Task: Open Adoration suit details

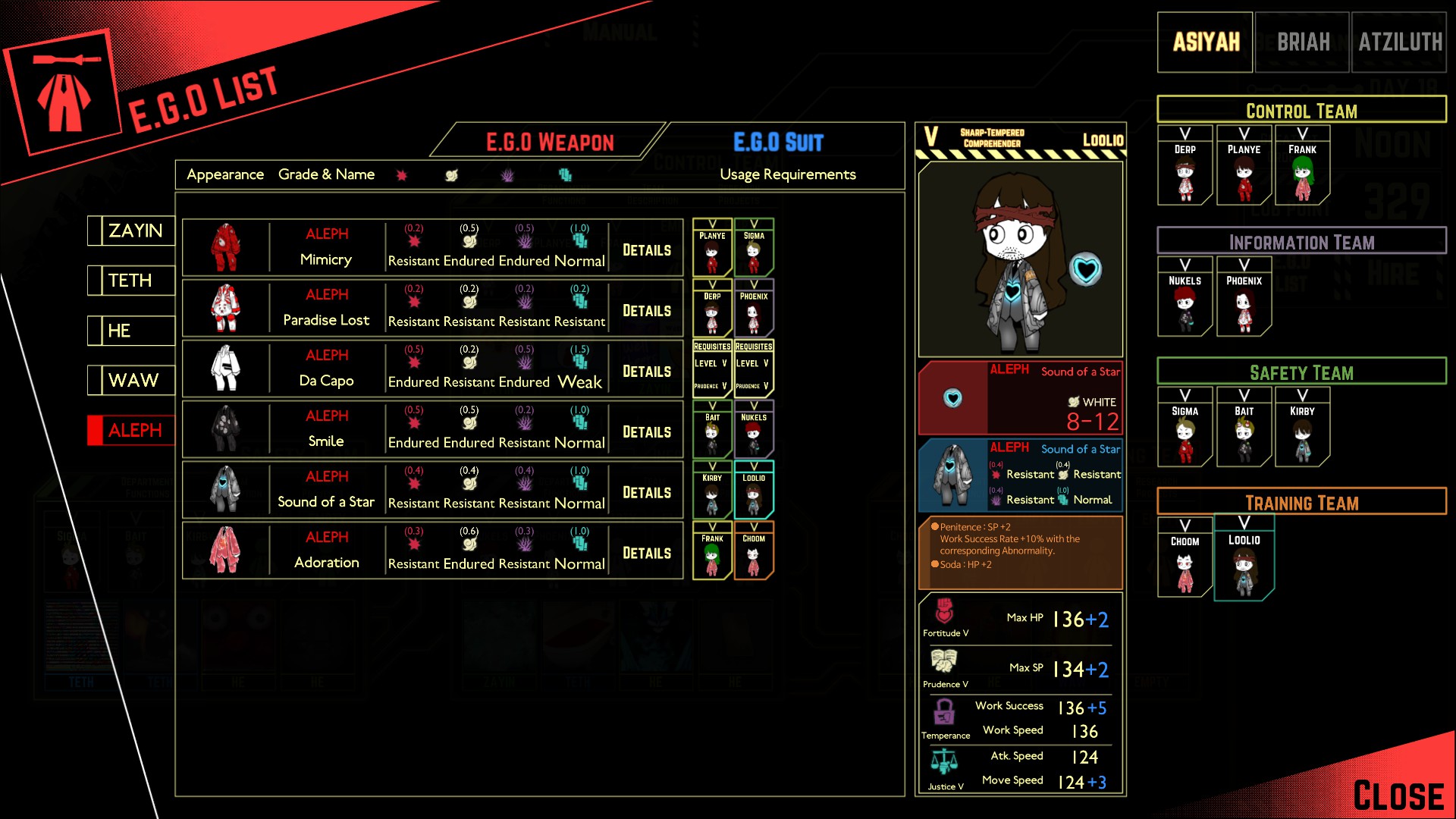Action: click(646, 554)
